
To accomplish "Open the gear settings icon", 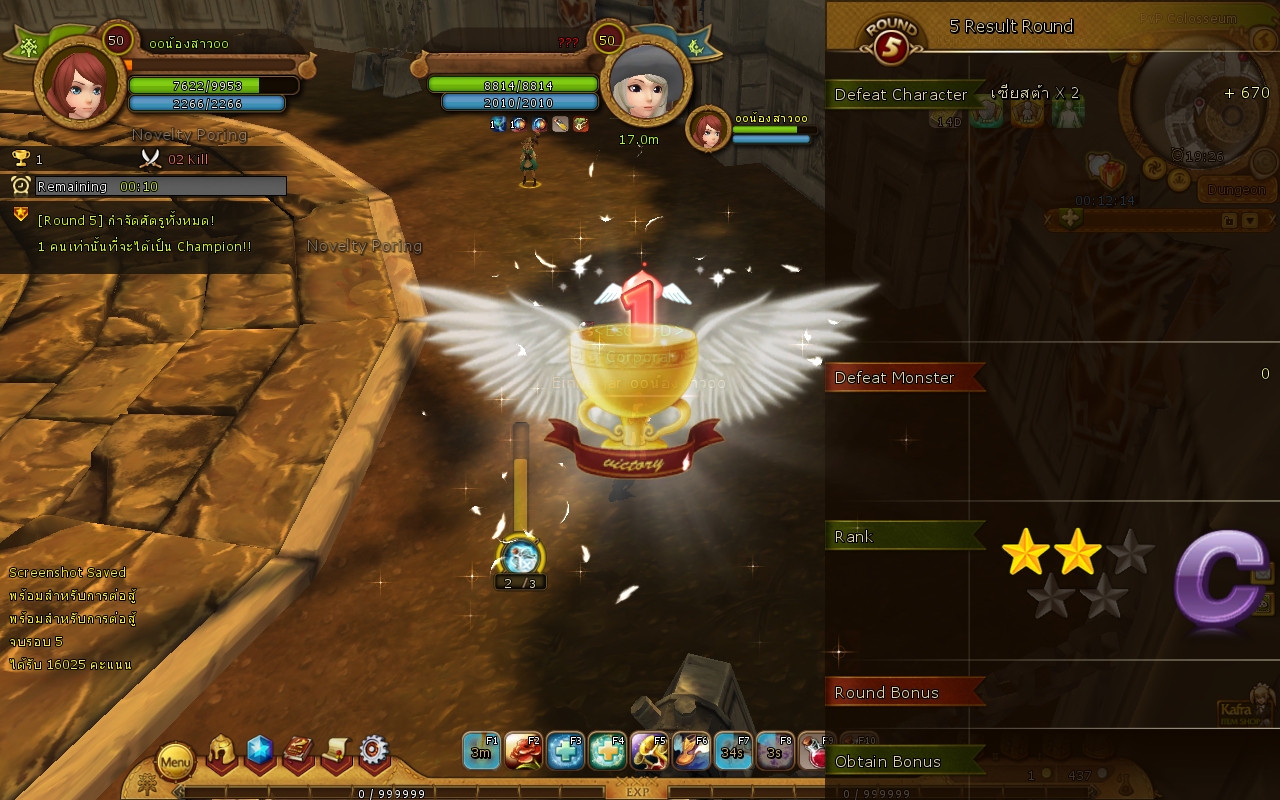I will click(x=374, y=751).
